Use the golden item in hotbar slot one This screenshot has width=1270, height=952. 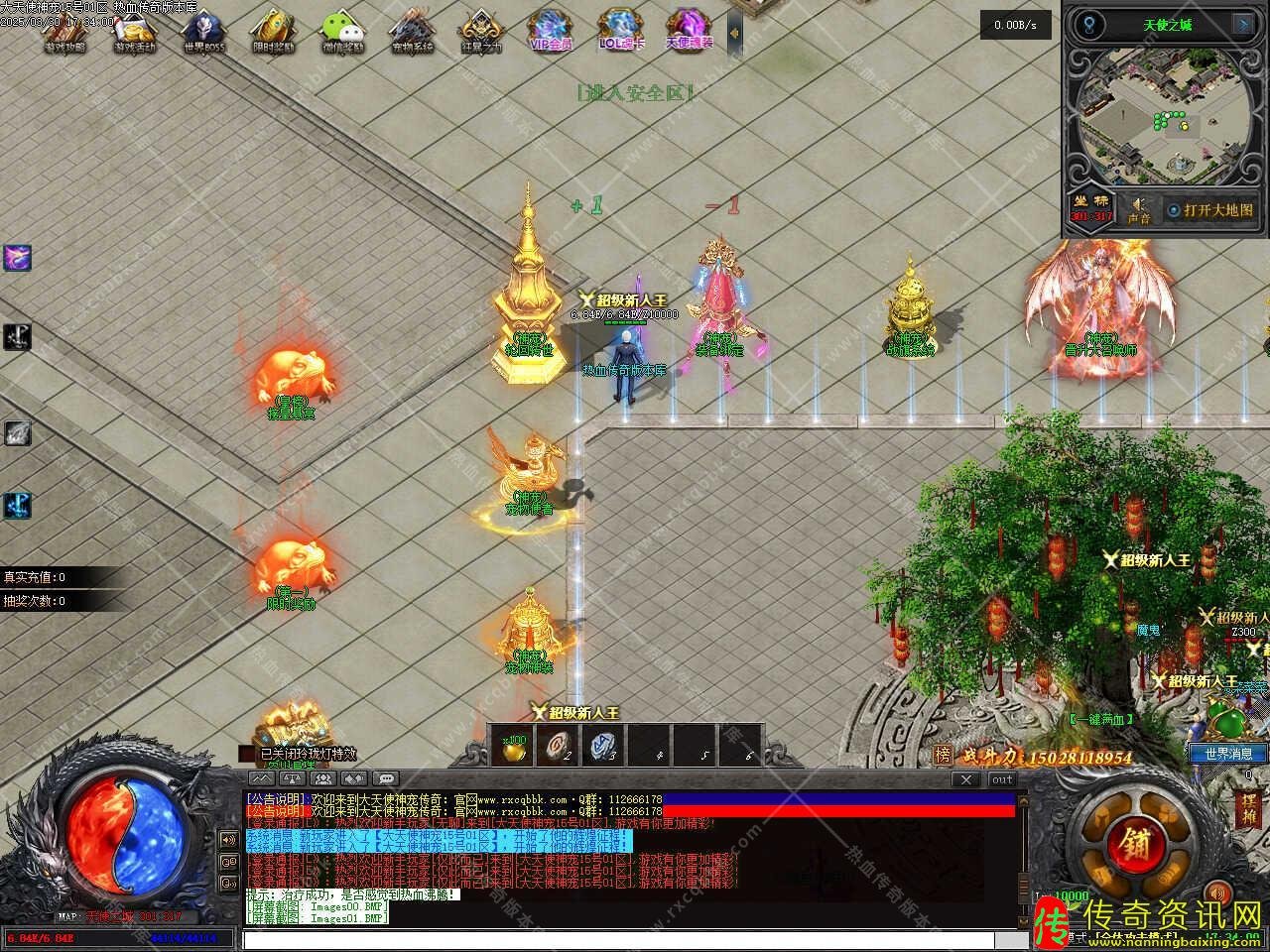tap(514, 746)
